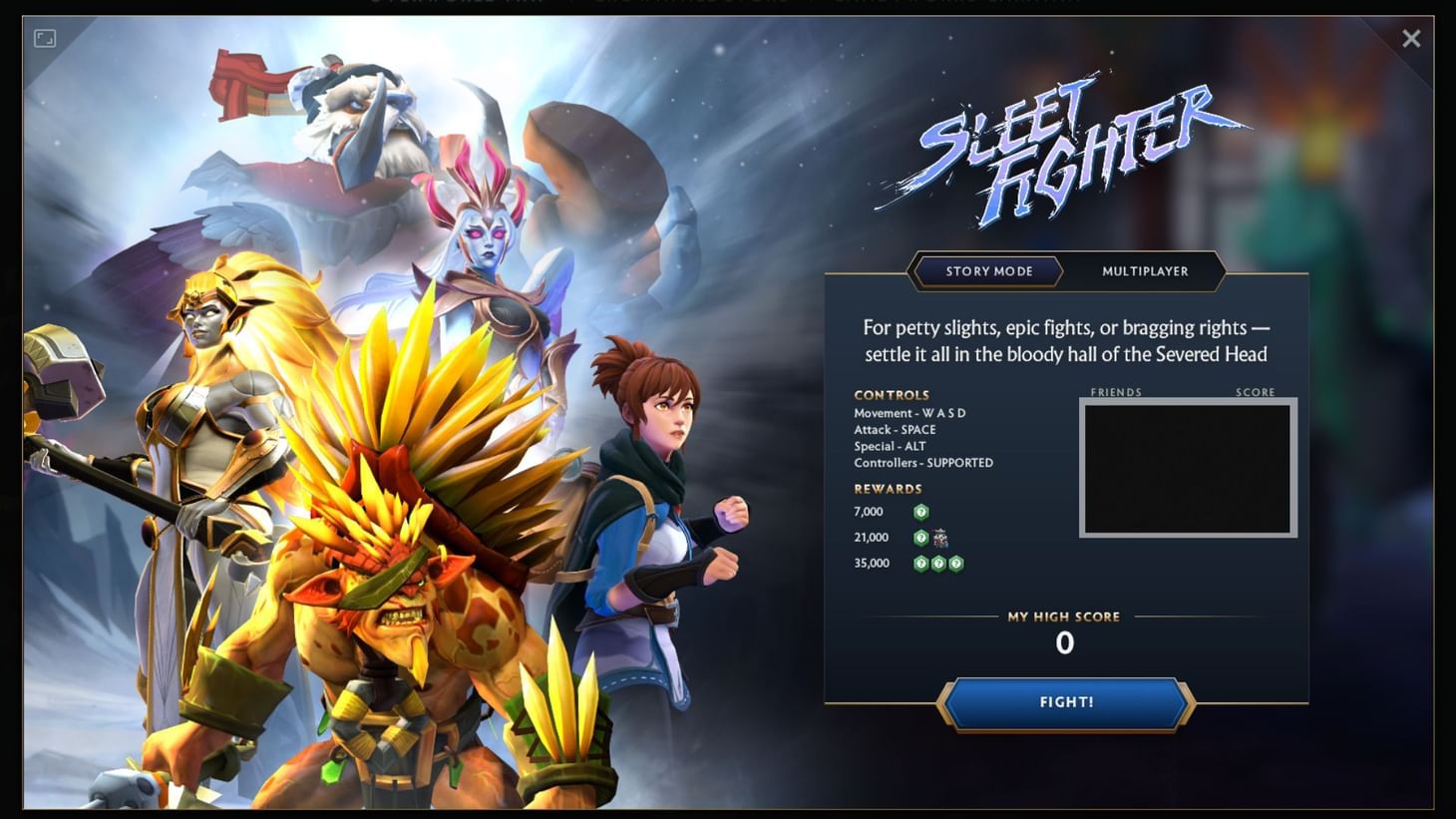Select the Story Mode tab
This screenshot has width=1456, height=819.
987,270
